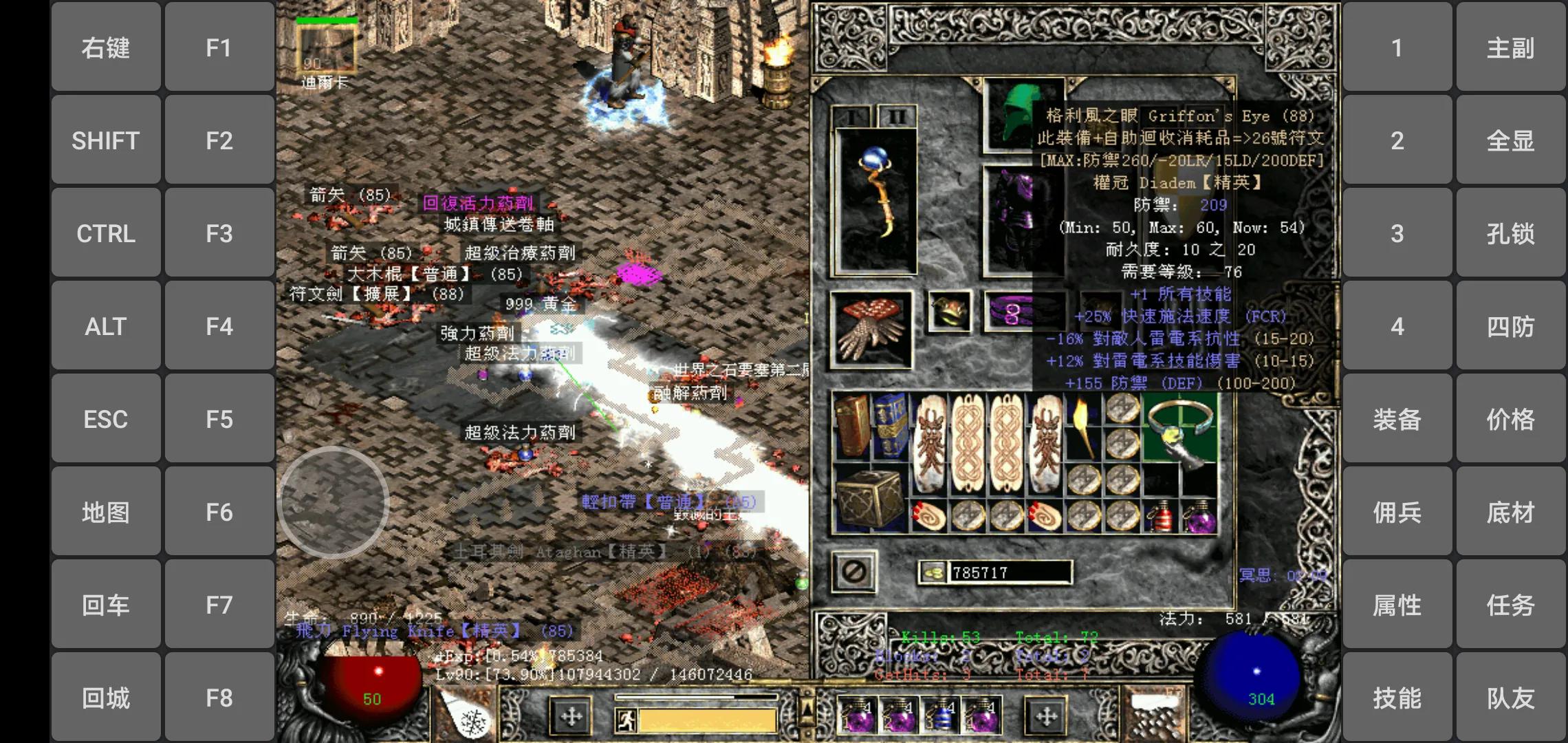Open the 任务 quest log
Image resolution: width=1568 pixels, height=743 pixels.
[1510, 605]
